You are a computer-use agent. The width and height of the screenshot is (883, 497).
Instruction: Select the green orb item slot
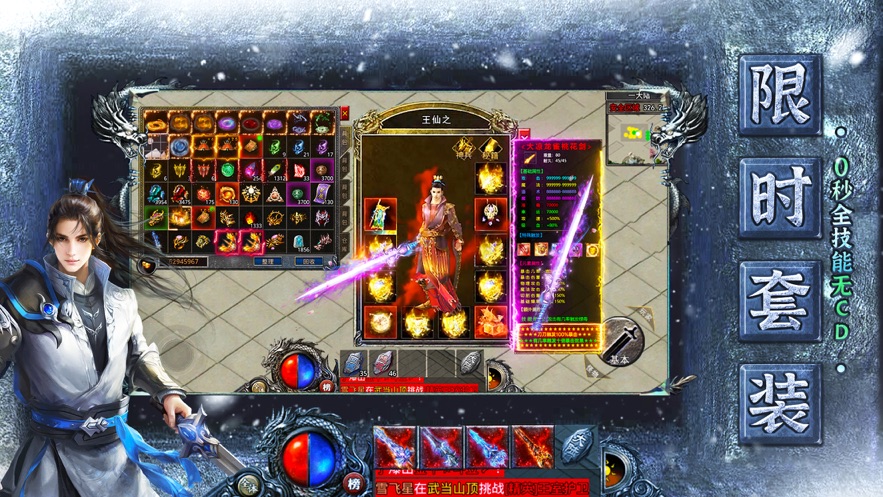[226, 170]
